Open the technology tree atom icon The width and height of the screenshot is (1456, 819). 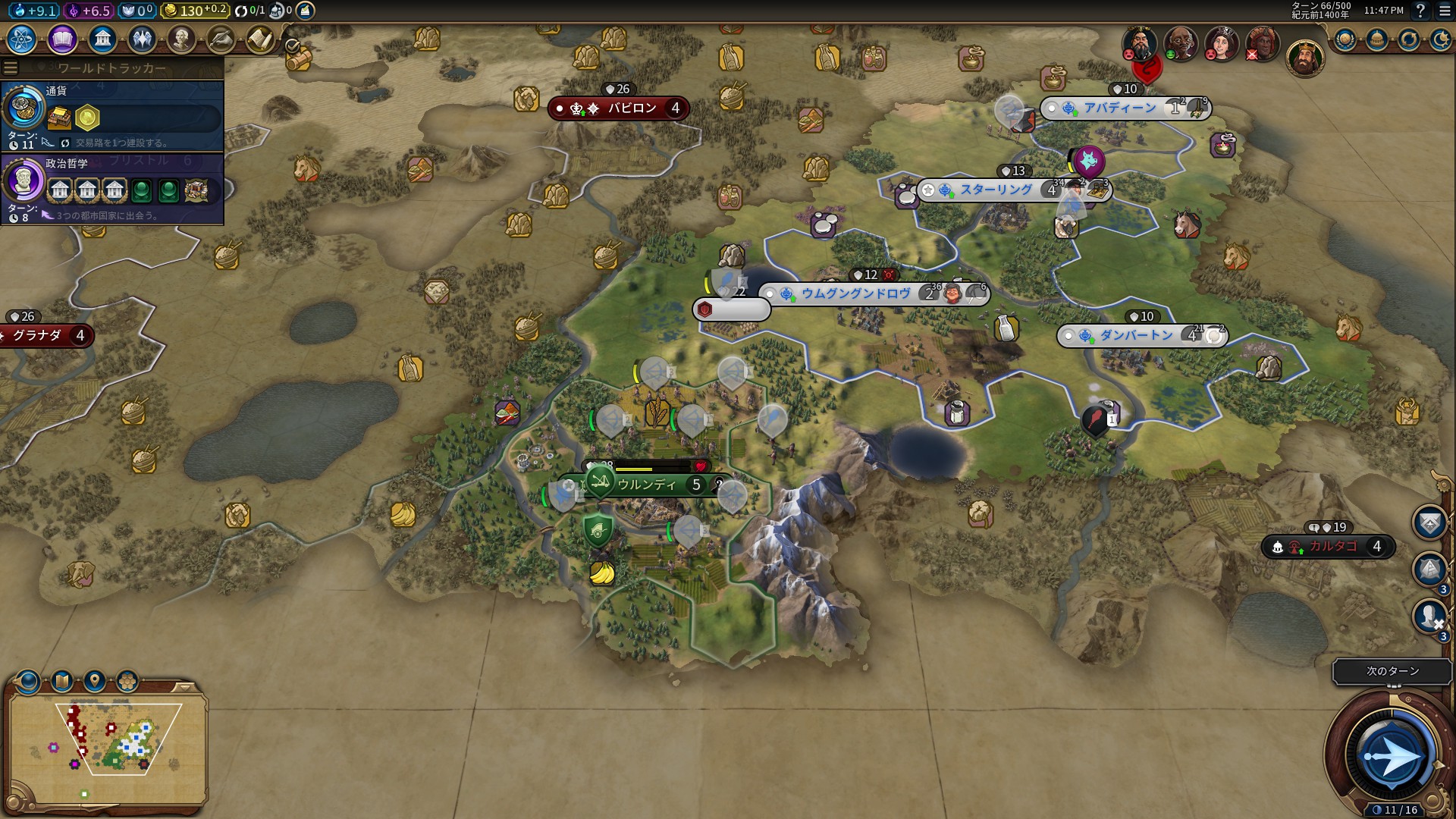click(22, 39)
